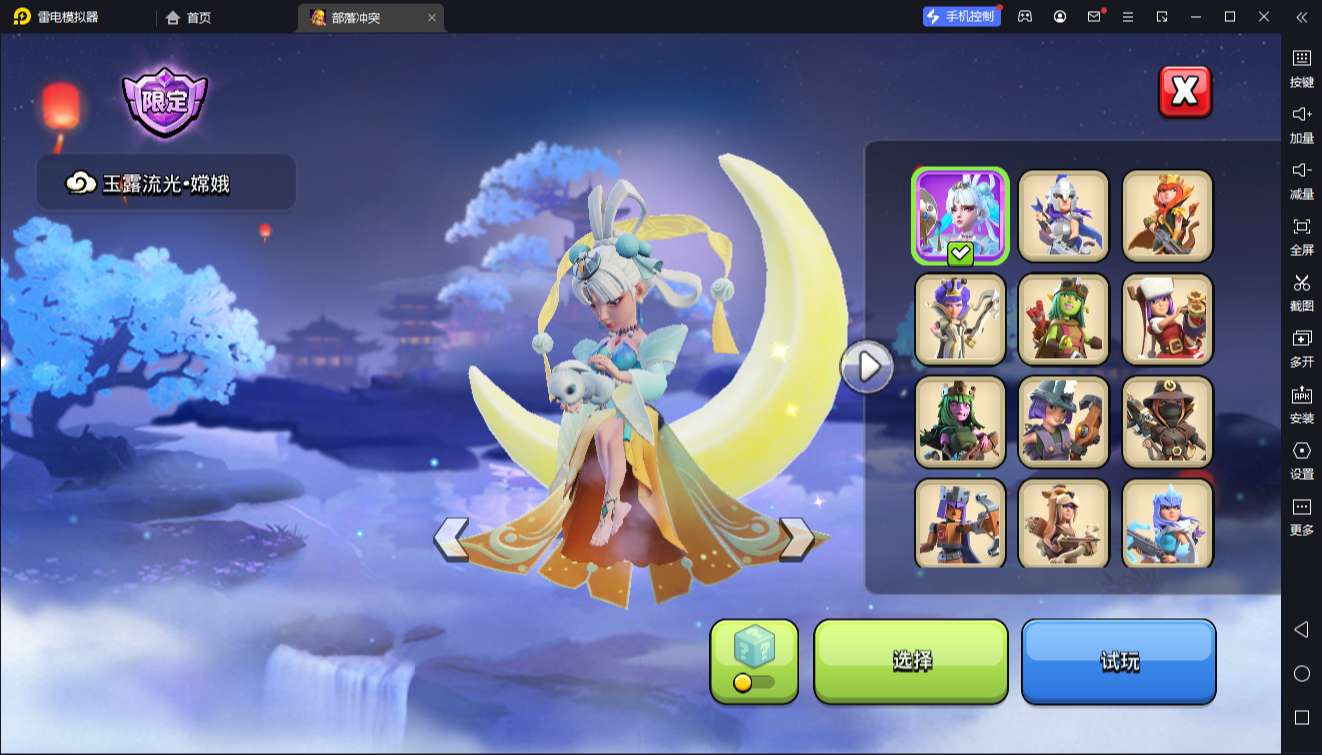Close the skin selection screen
The image size is (1322, 755).
(1184, 92)
